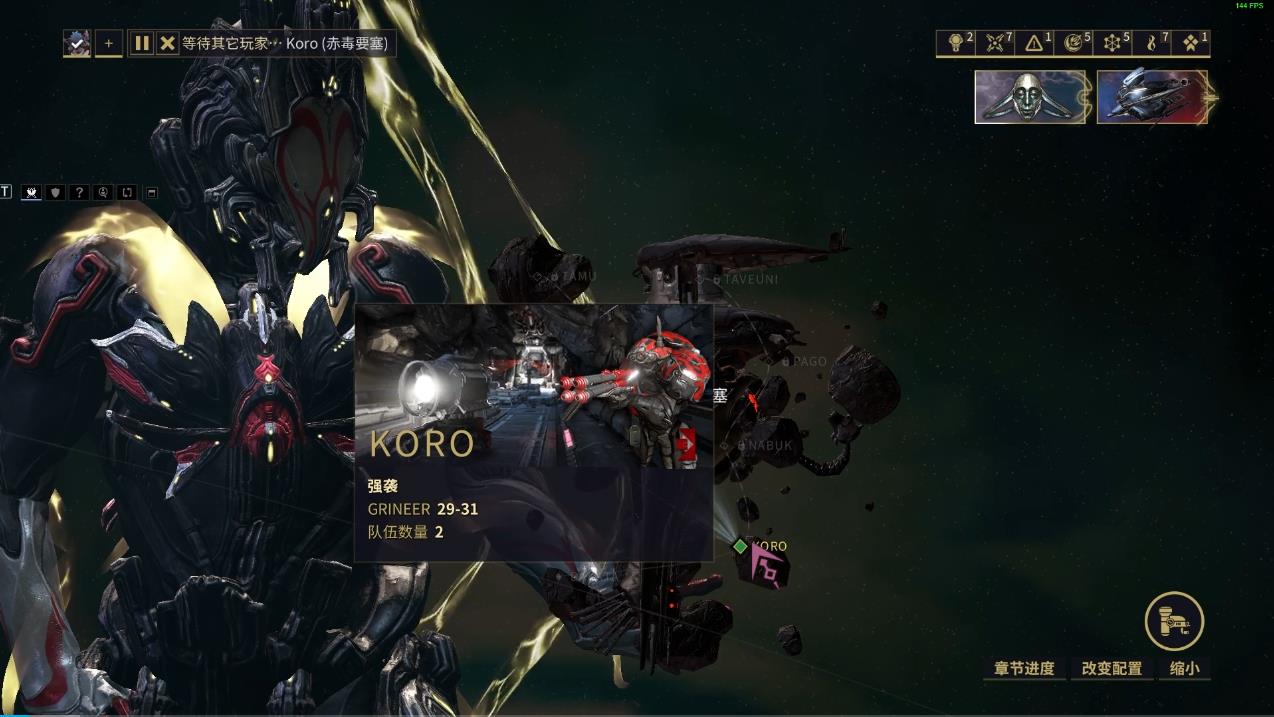Show the warning triangle alert icon

click(x=1037, y=42)
